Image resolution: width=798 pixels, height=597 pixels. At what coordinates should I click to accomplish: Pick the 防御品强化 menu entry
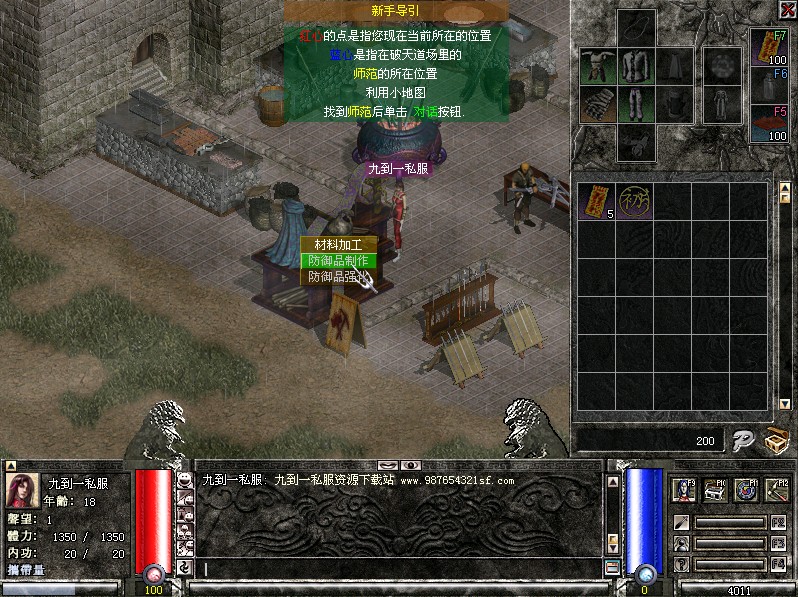coord(336,277)
